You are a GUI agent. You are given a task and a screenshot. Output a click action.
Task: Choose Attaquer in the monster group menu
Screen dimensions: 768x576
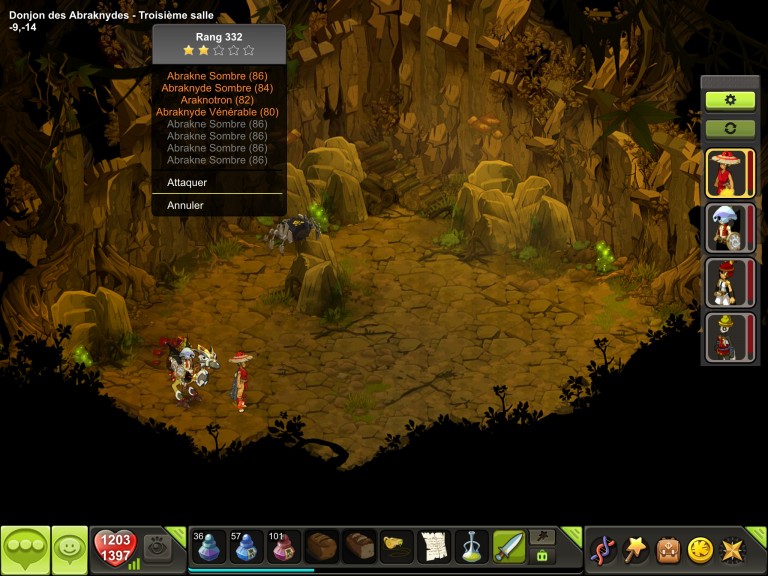coord(188,183)
